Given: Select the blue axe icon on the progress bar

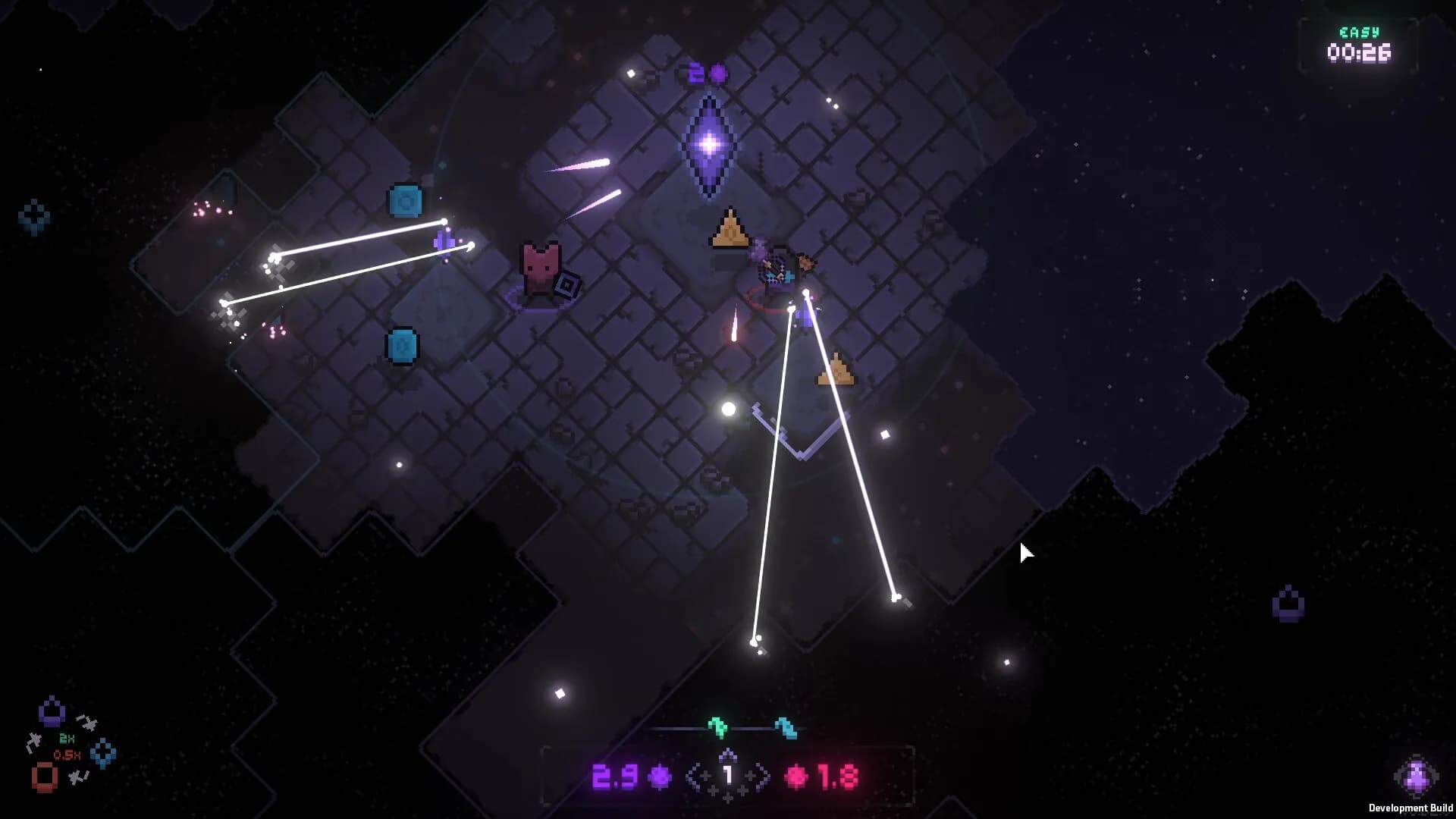Looking at the screenshot, I should pyautogui.click(x=786, y=730).
